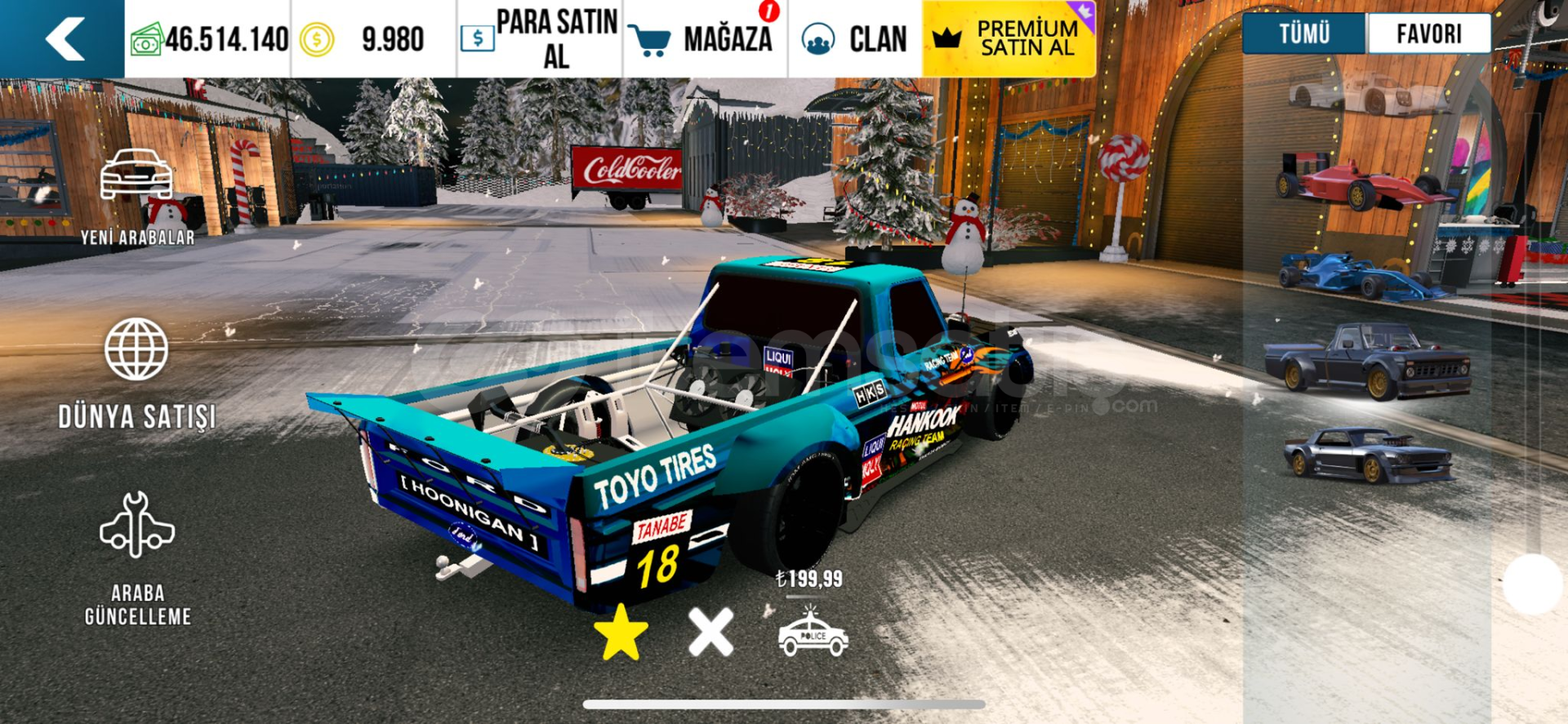Go back with the white arrow button
The image size is (1568, 724).
coord(64,38)
